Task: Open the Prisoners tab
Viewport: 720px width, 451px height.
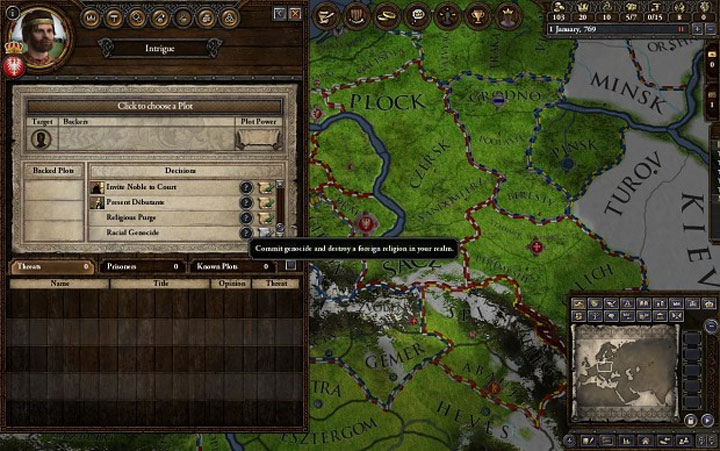Action: (143, 267)
